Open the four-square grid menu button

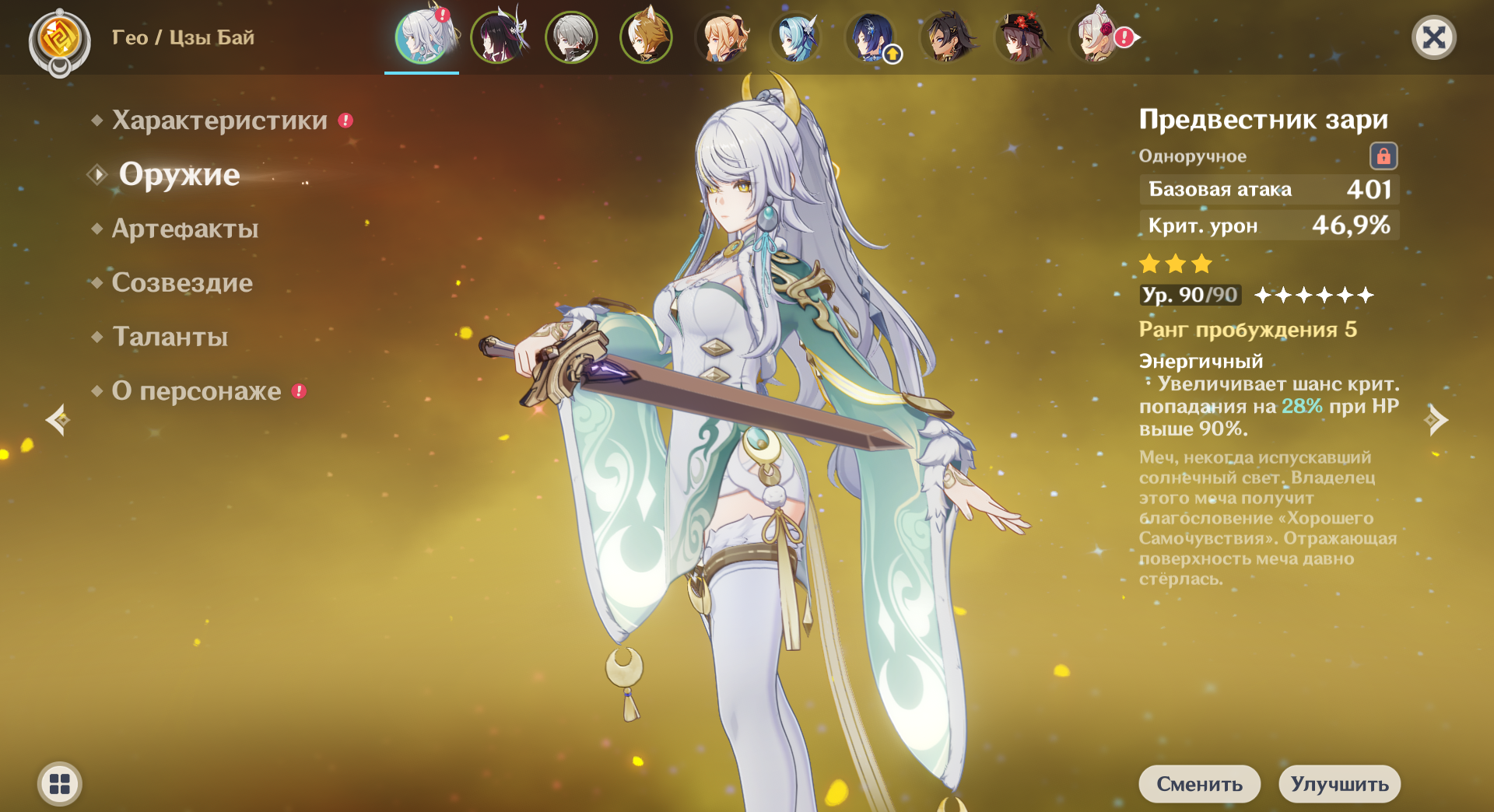pos(60,783)
